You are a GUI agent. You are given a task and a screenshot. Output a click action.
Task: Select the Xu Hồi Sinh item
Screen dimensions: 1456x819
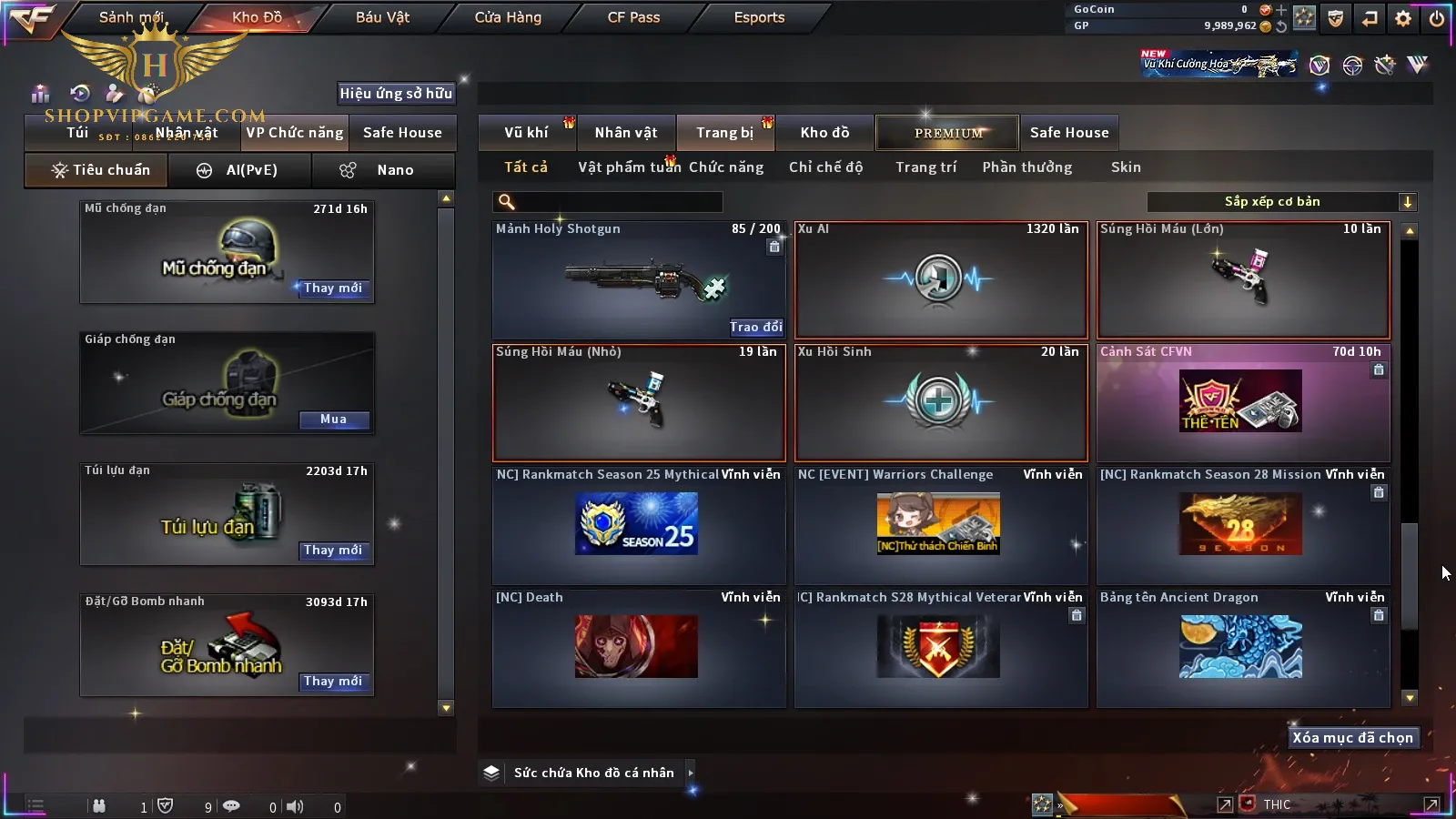[941, 402]
